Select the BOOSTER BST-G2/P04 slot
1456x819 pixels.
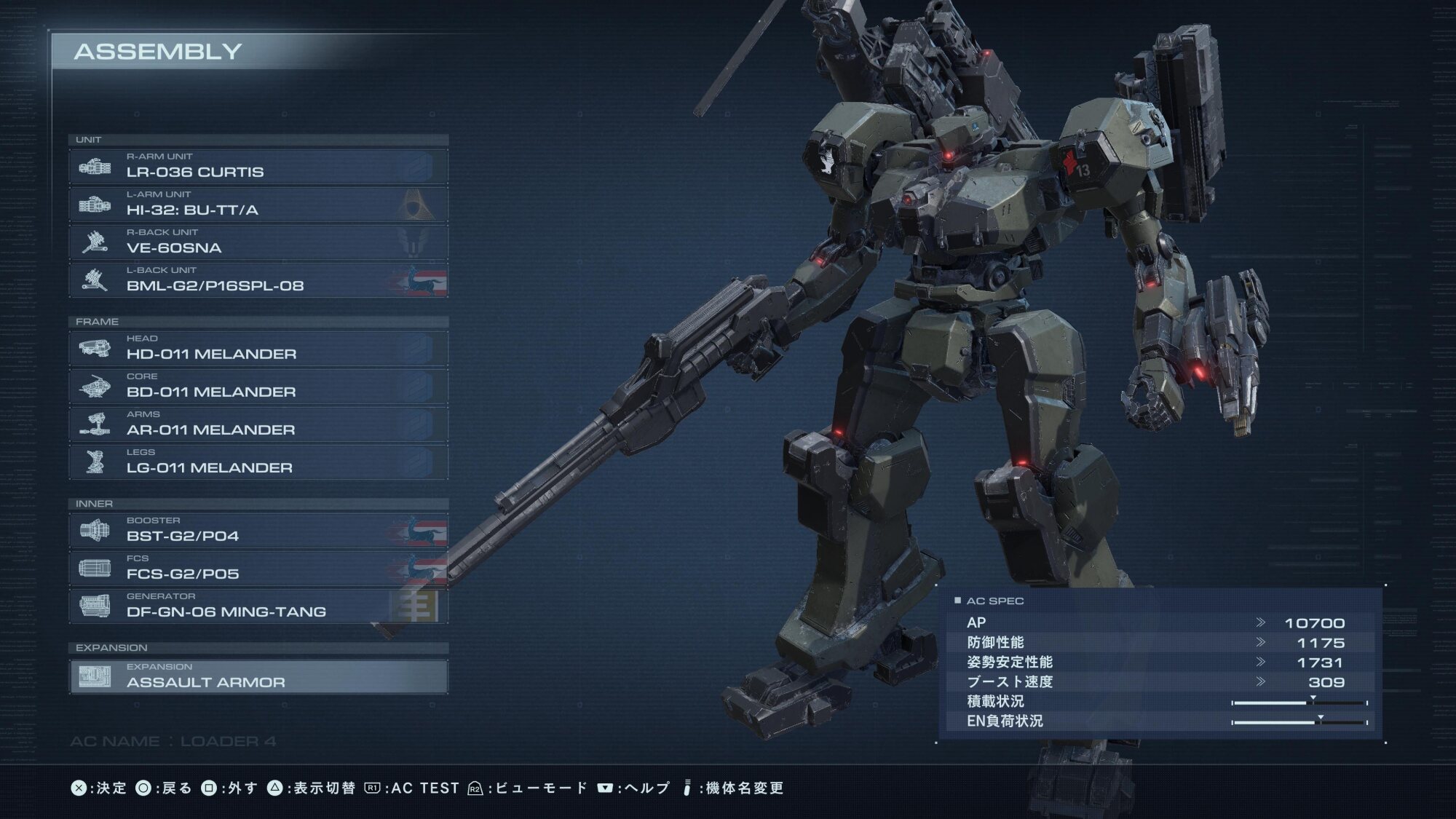pos(258,531)
